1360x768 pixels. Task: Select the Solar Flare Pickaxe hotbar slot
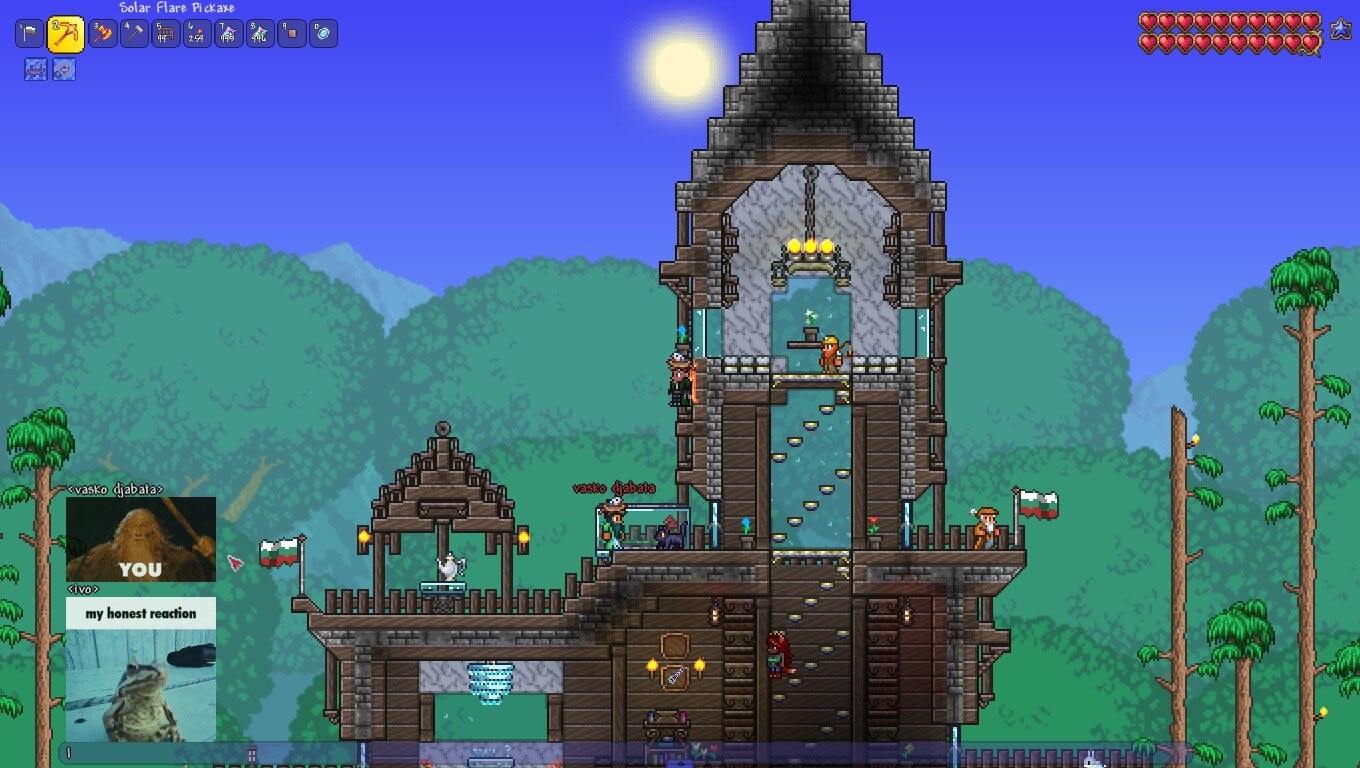click(x=66, y=34)
